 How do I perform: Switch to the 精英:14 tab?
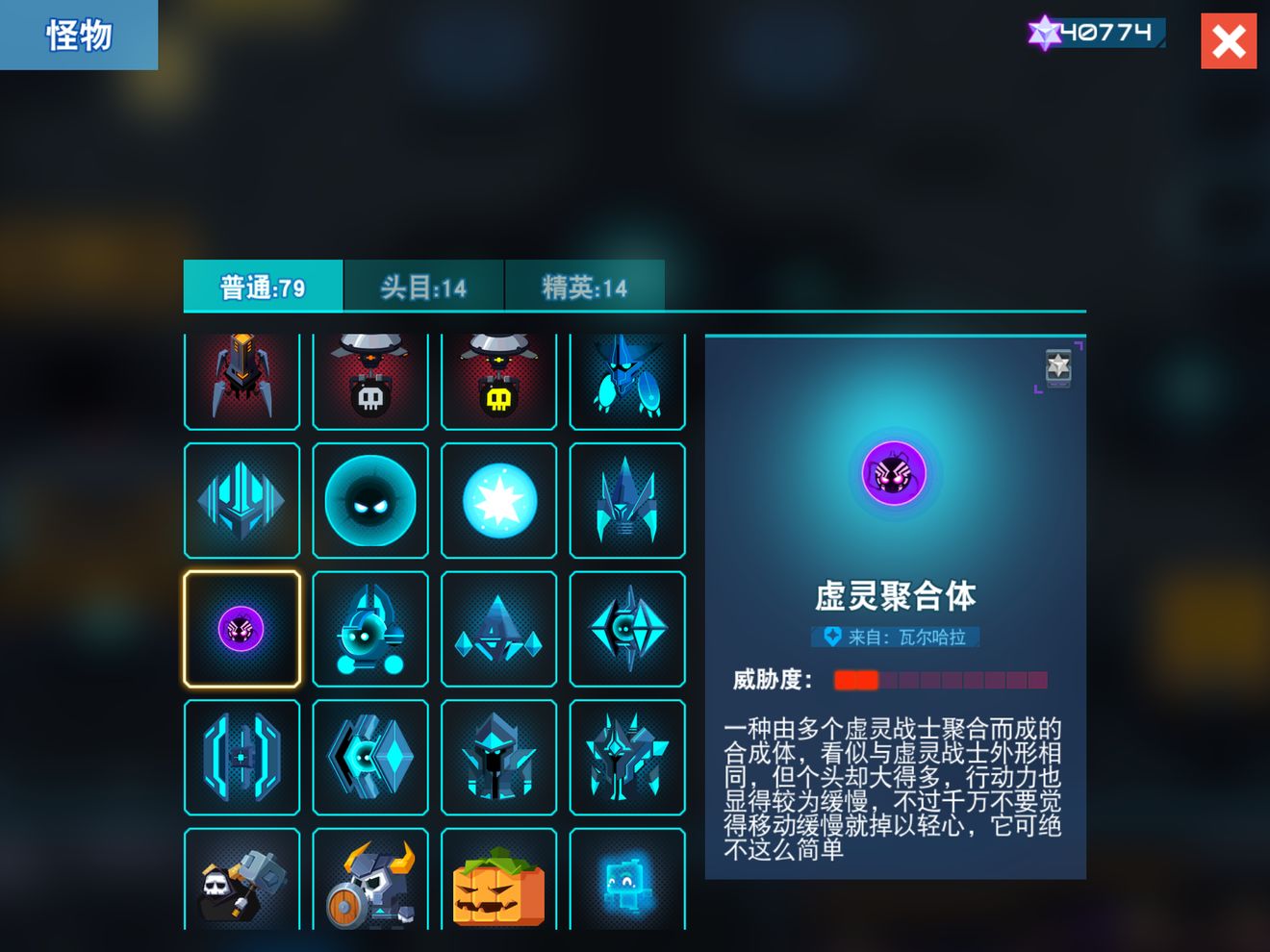(x=585, y=287)
